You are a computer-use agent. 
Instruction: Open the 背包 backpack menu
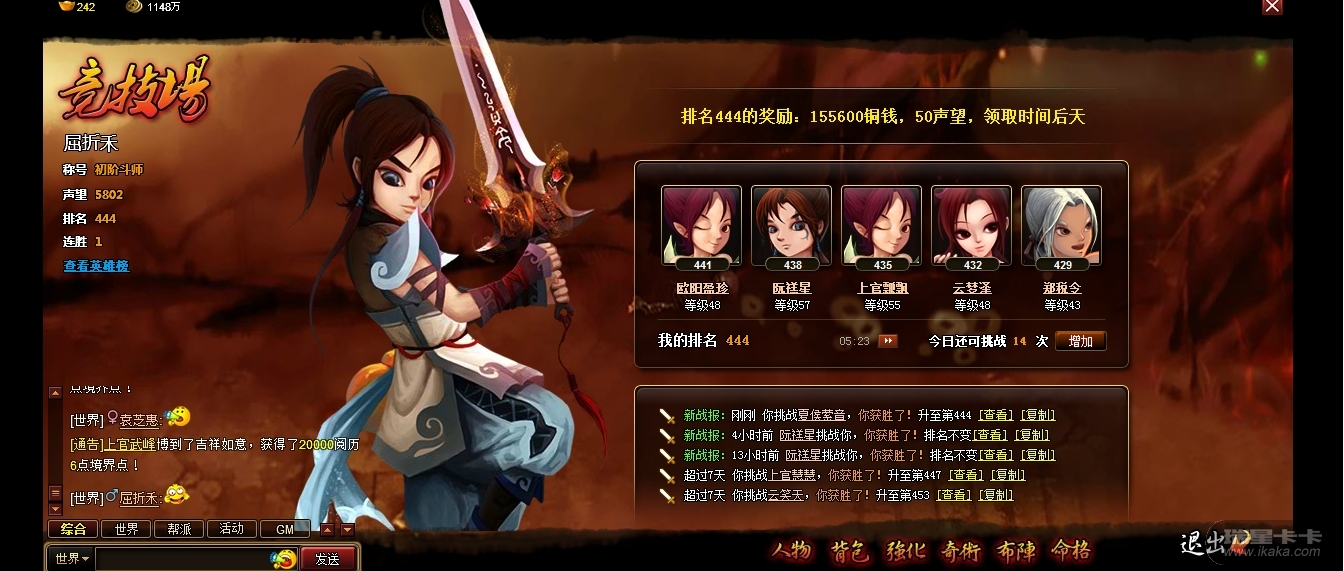(x=849, y=551)
